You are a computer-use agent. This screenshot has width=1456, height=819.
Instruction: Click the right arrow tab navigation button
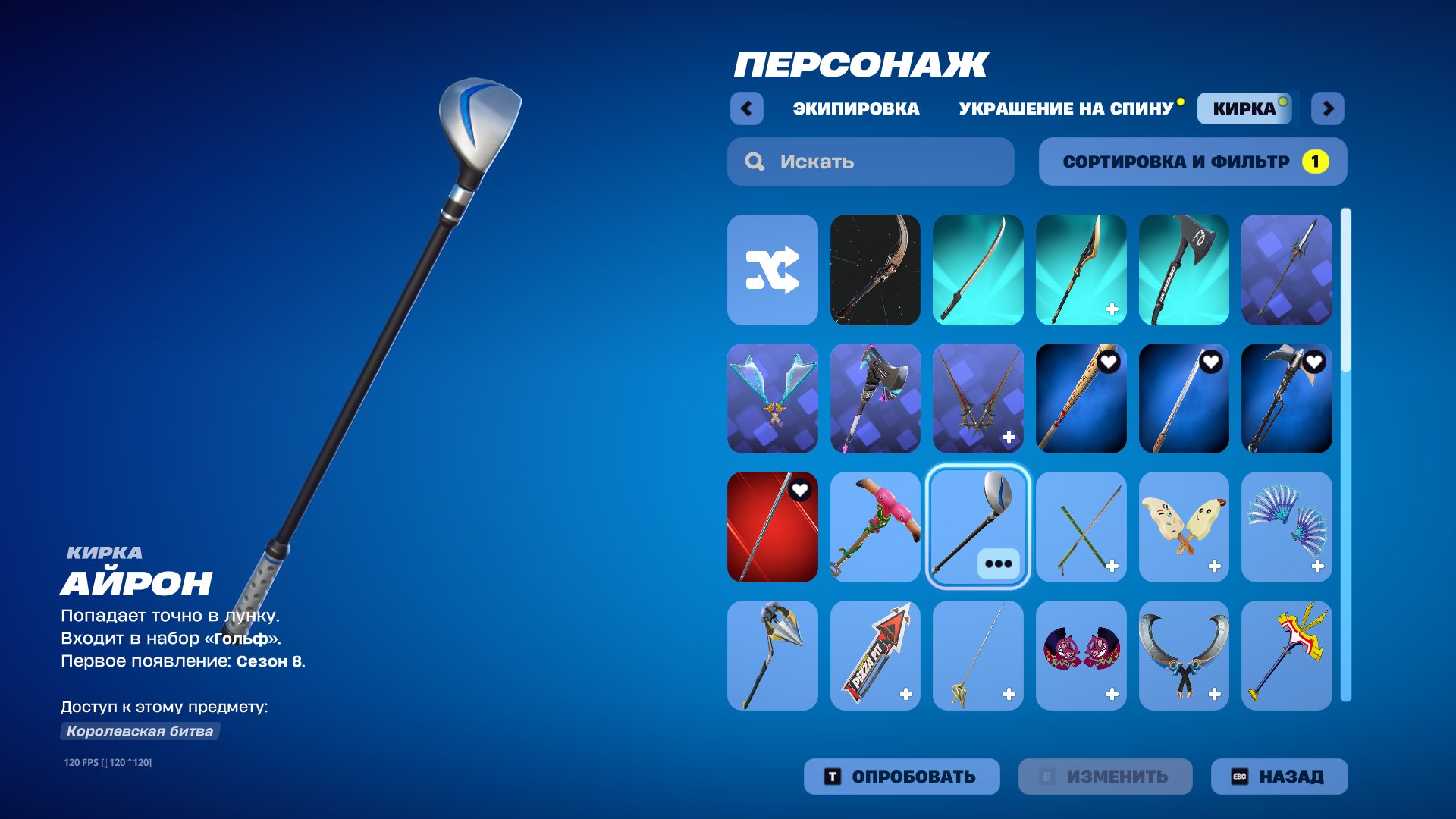click(1328, 108)
